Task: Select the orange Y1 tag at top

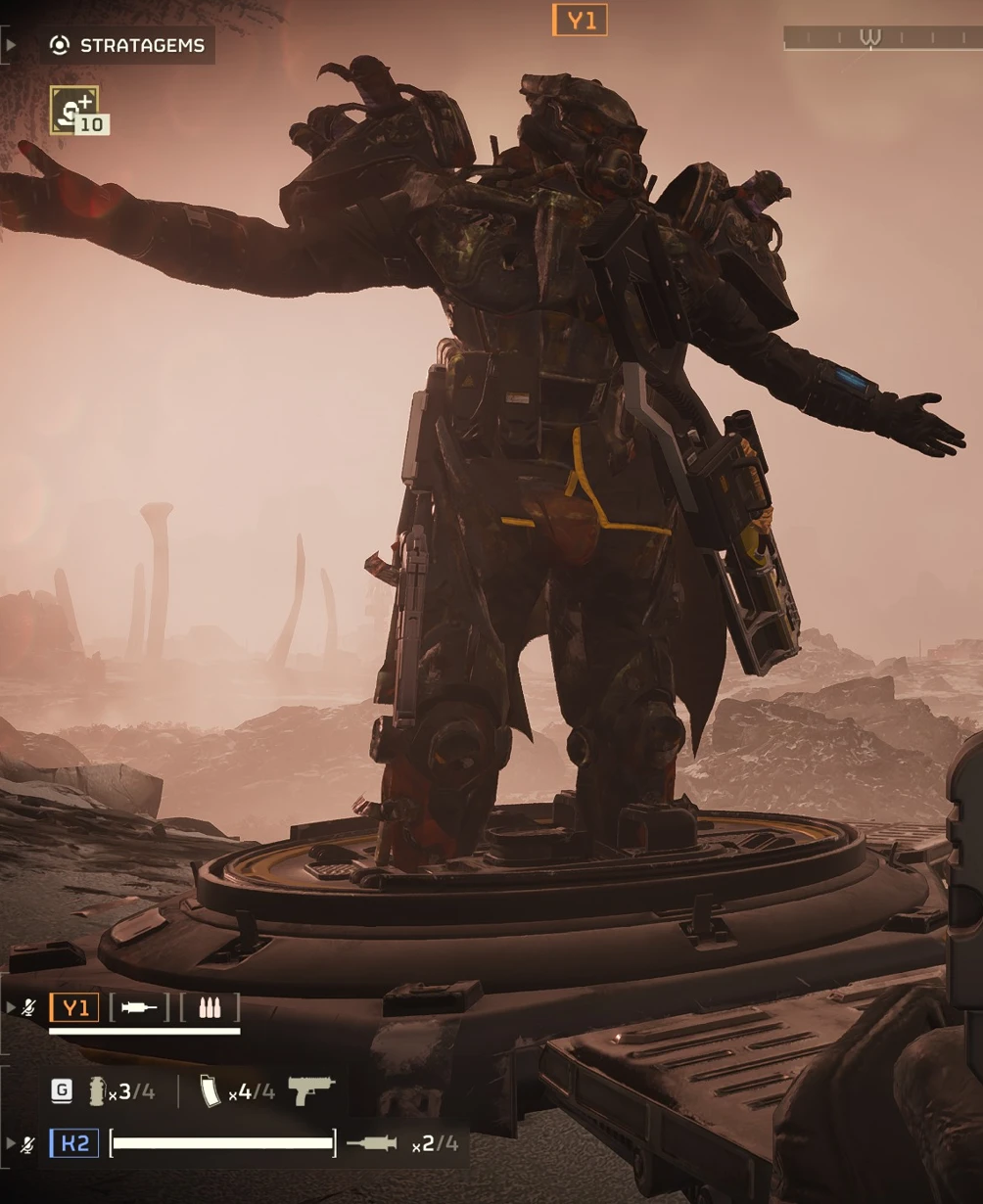Action: [x=580, y=20]
